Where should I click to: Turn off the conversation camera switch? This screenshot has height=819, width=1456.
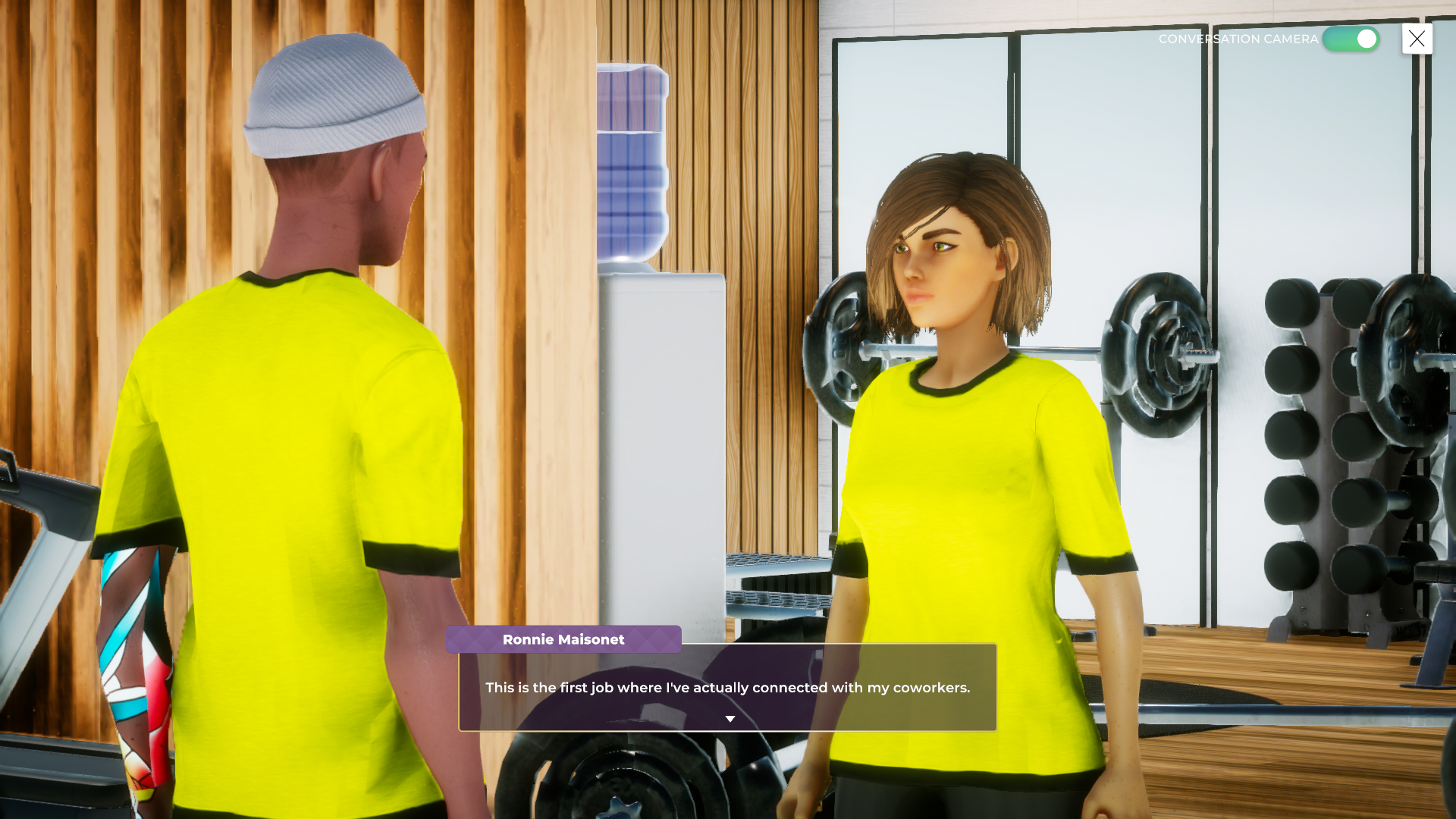(1350, 39)
